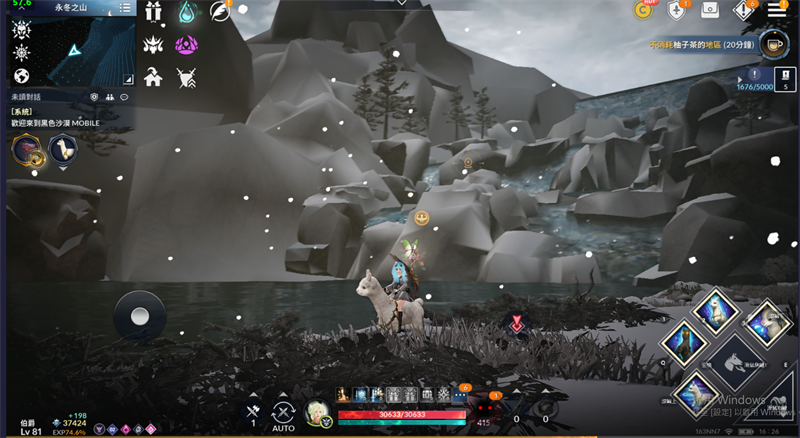The height and width of the screenshot is (438, 800).
Task: Select the alpaca mount portrait
Action: pos(63,149)
